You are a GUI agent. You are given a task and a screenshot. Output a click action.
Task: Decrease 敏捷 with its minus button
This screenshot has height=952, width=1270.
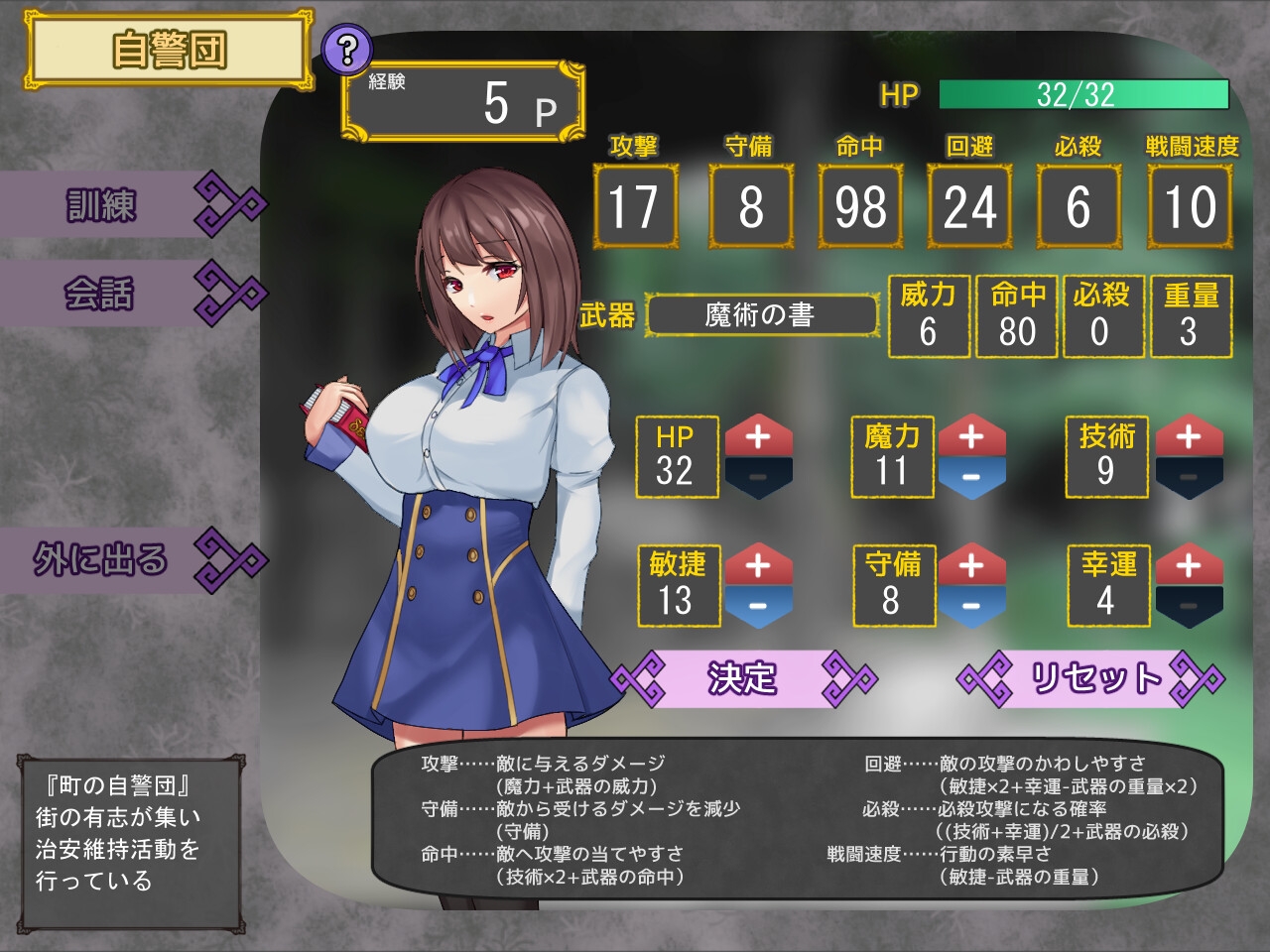point(758,606)
